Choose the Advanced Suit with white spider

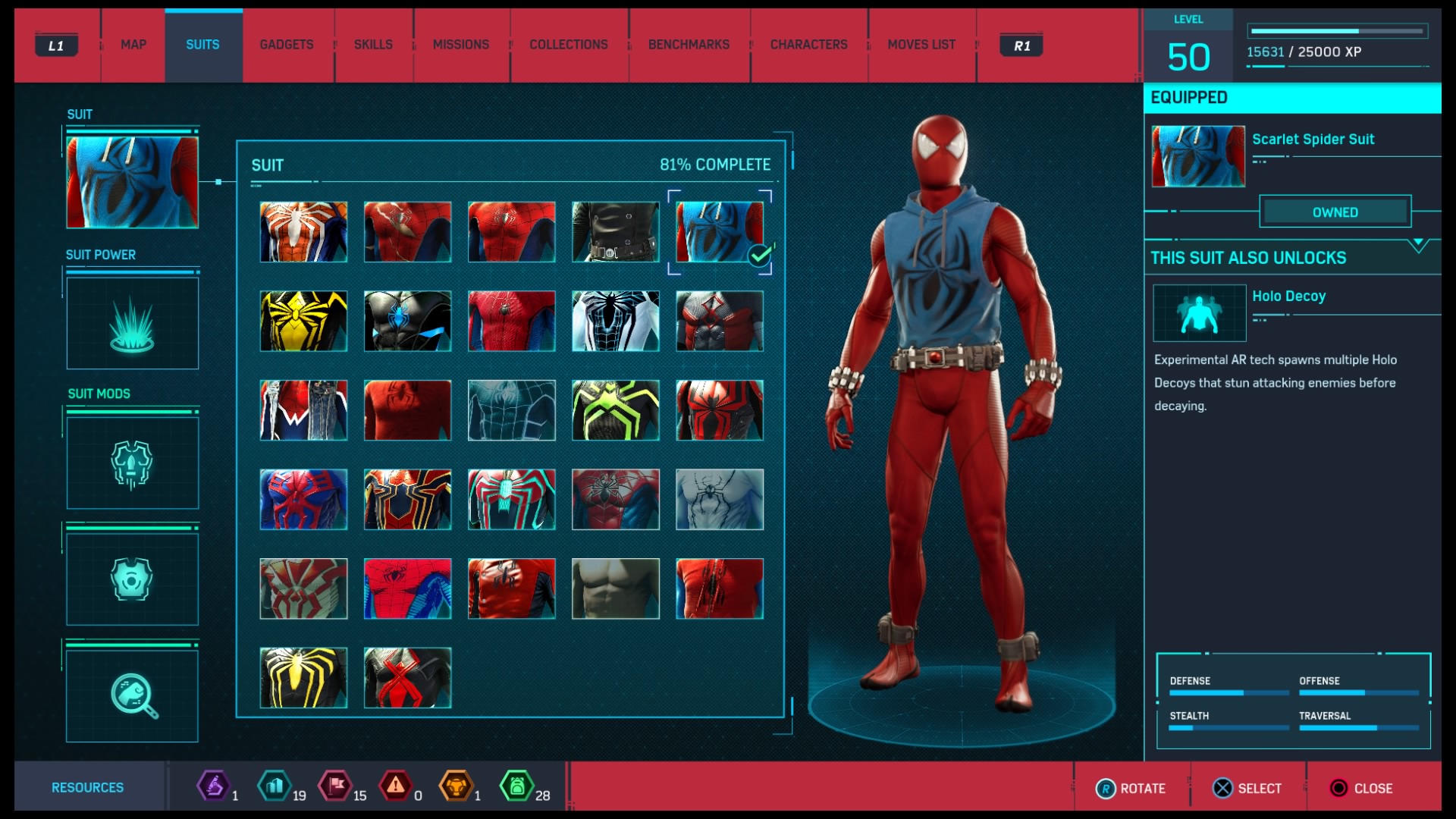pos(303,232)
